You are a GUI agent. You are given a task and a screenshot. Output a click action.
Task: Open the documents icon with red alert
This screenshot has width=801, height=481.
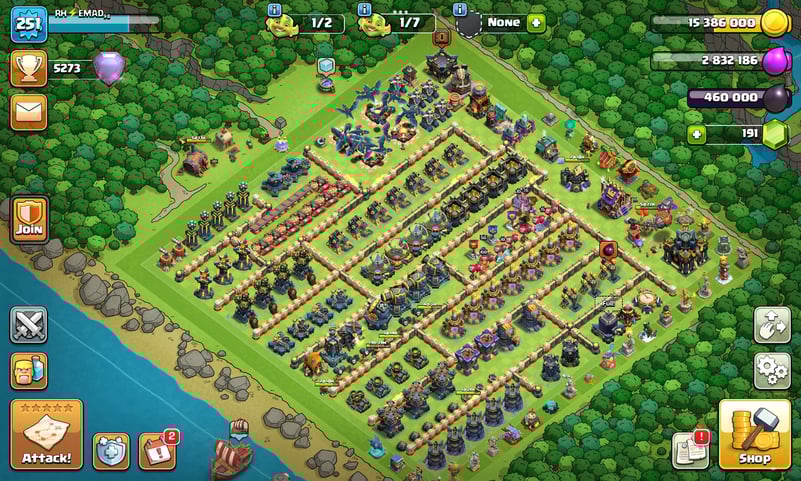(x=690, y=450)
